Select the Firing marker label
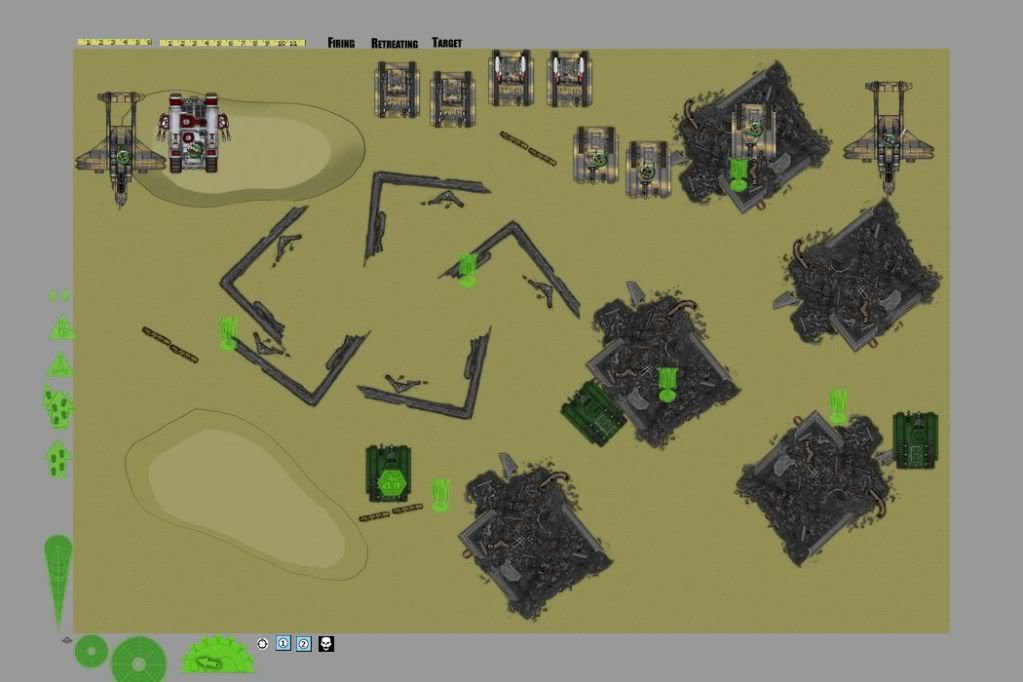The width and height of the screenshot is (1023, 682). (341, 43)
